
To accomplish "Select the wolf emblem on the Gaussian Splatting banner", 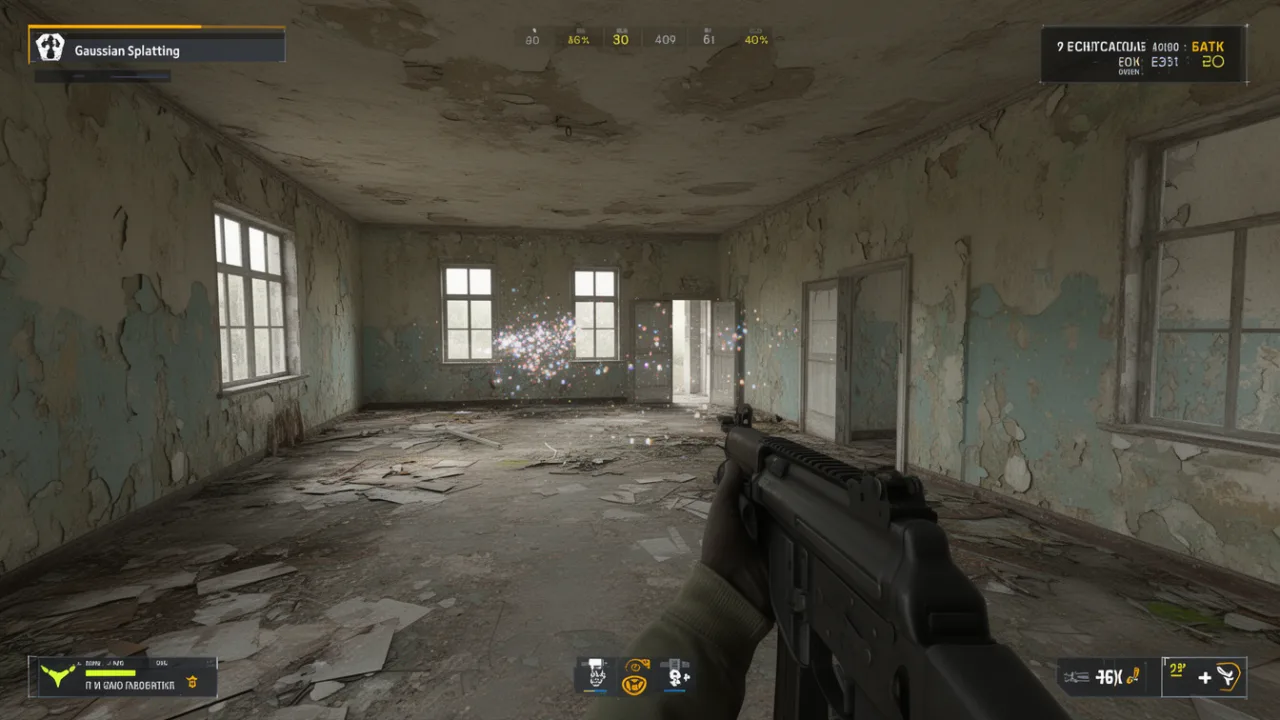I will click(x=49, y=47).
